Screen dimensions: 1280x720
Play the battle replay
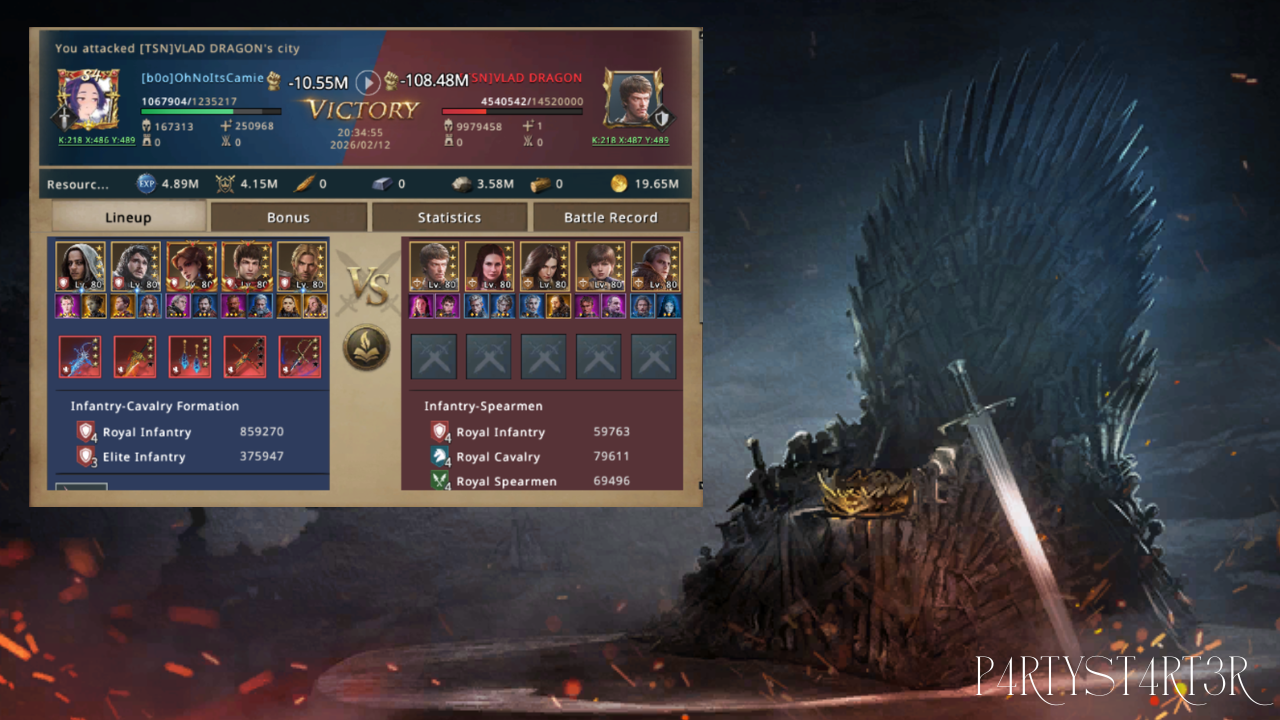pos(368,82)
